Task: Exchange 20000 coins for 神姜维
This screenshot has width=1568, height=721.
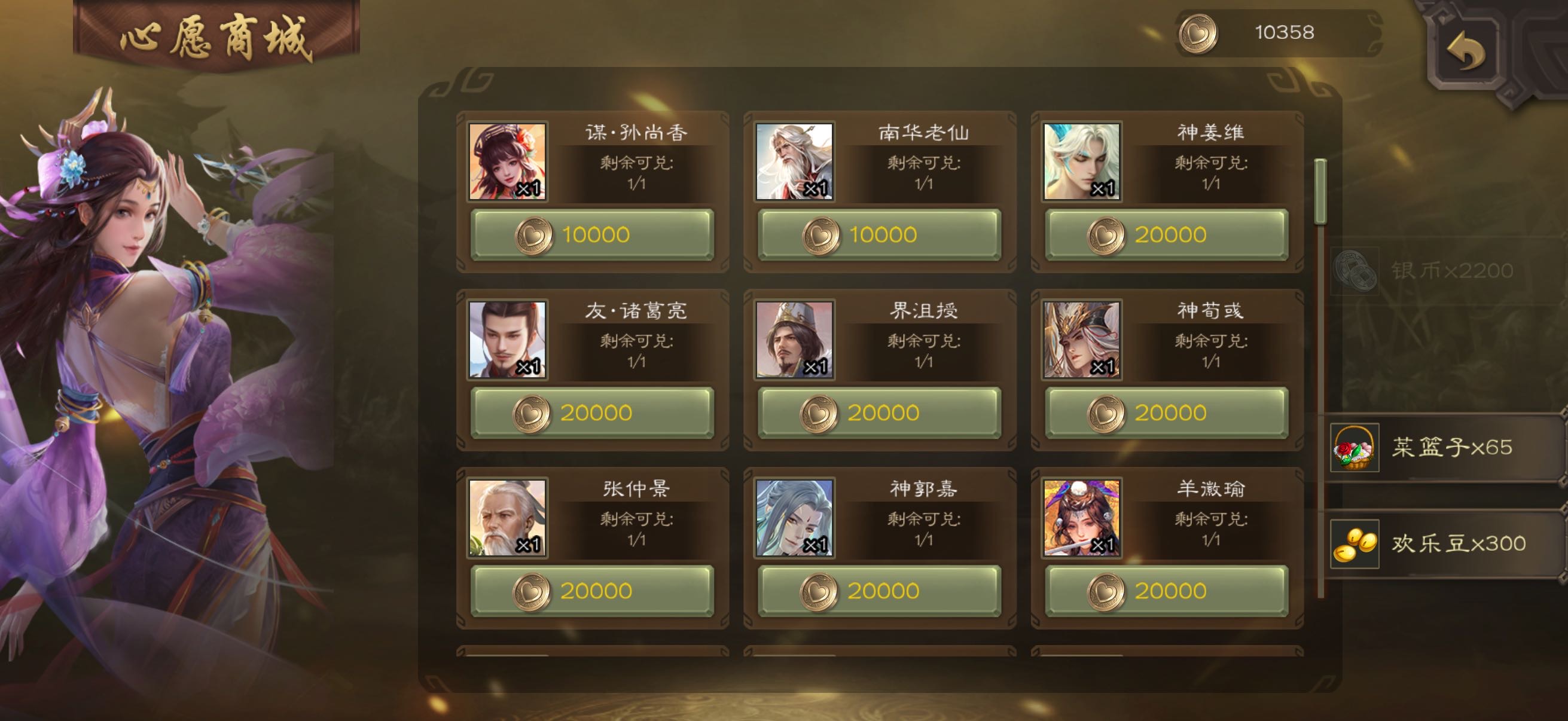Action: pos(1166,235)
